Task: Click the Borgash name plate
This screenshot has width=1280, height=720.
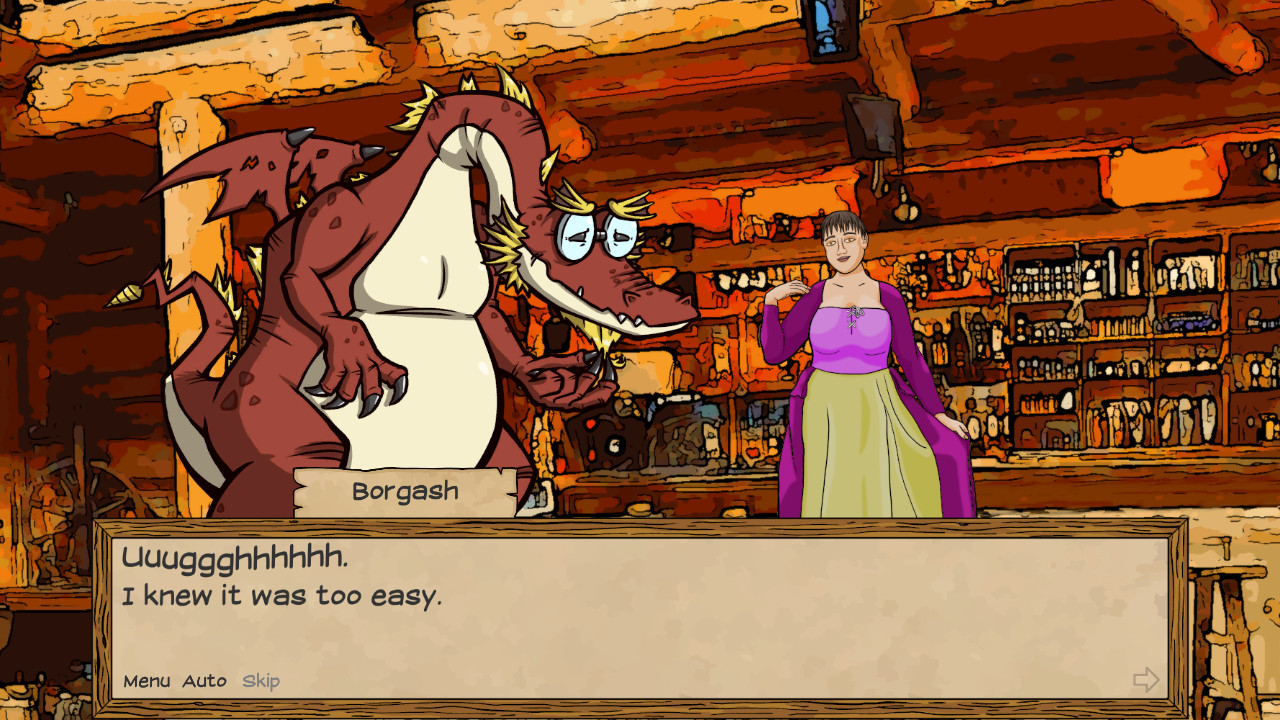Action: pos(407,490)
